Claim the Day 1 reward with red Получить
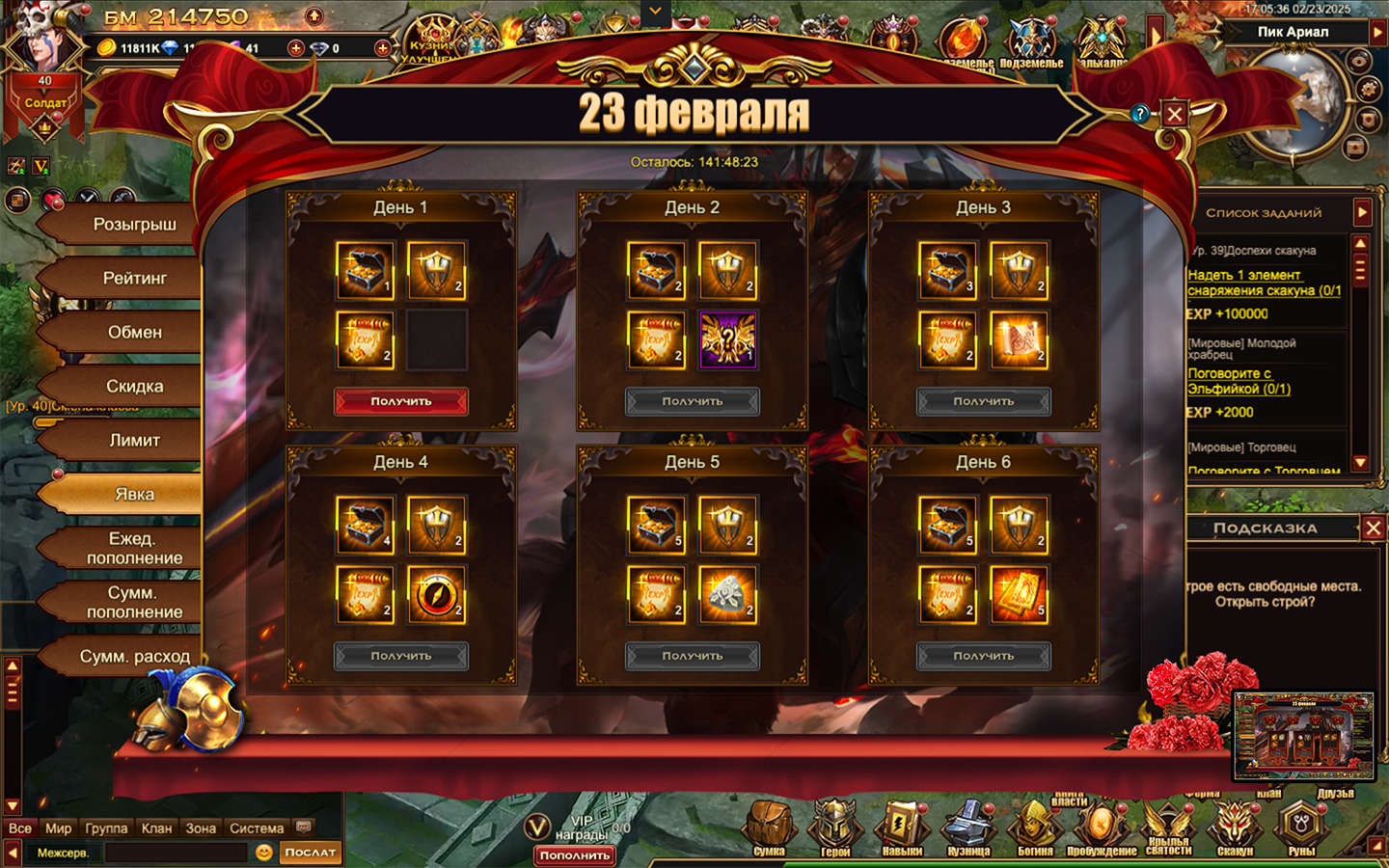This screenshot has height=868, width=1389. pyautogui.click(x=401, y=401)
